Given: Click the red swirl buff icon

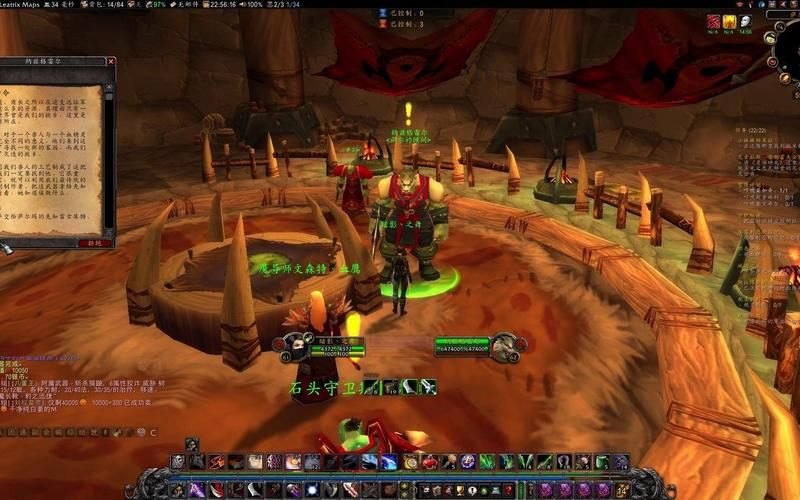Looking at the screenshot, I should [713, 21].
